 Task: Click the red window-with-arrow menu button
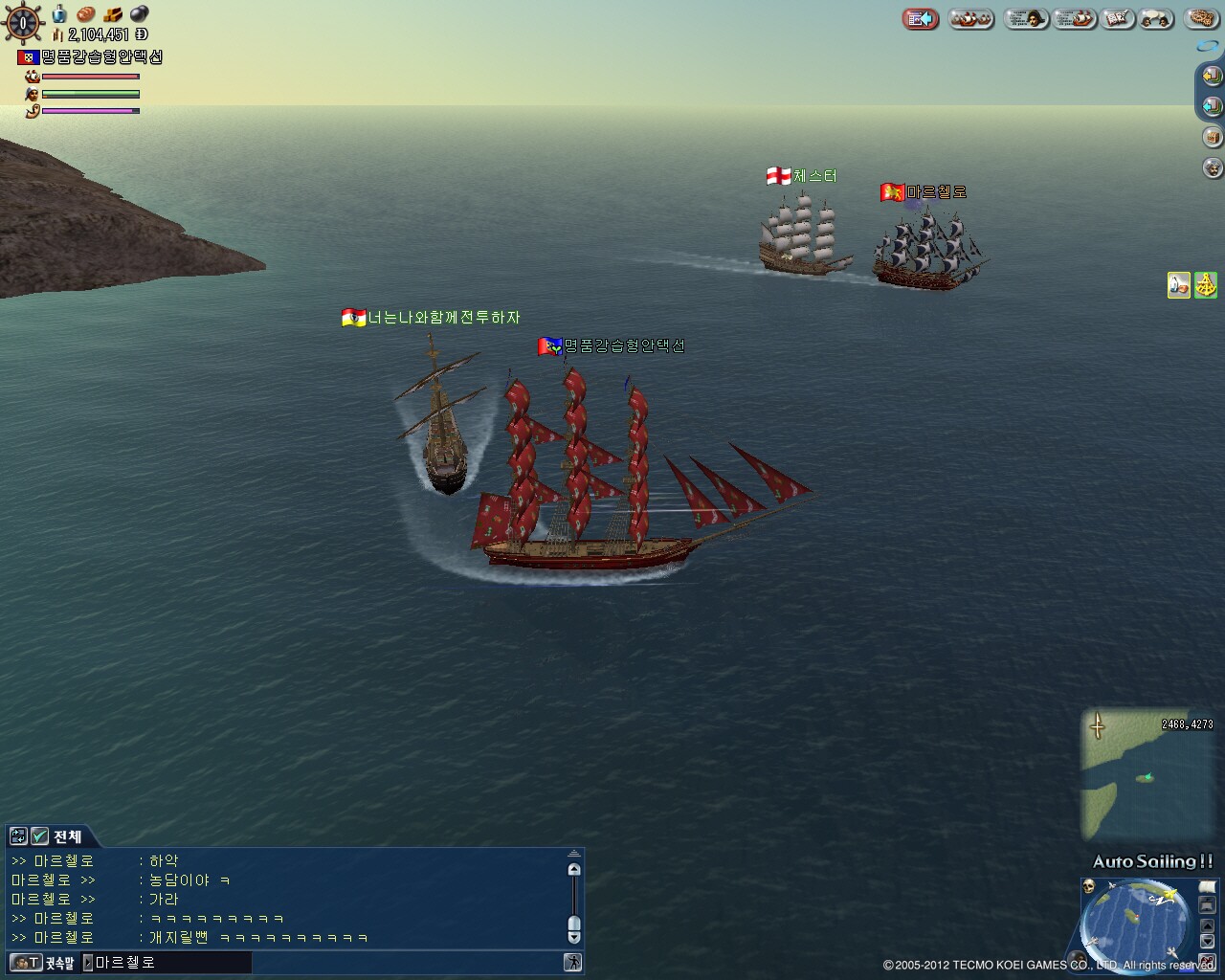tap(920, 19)
